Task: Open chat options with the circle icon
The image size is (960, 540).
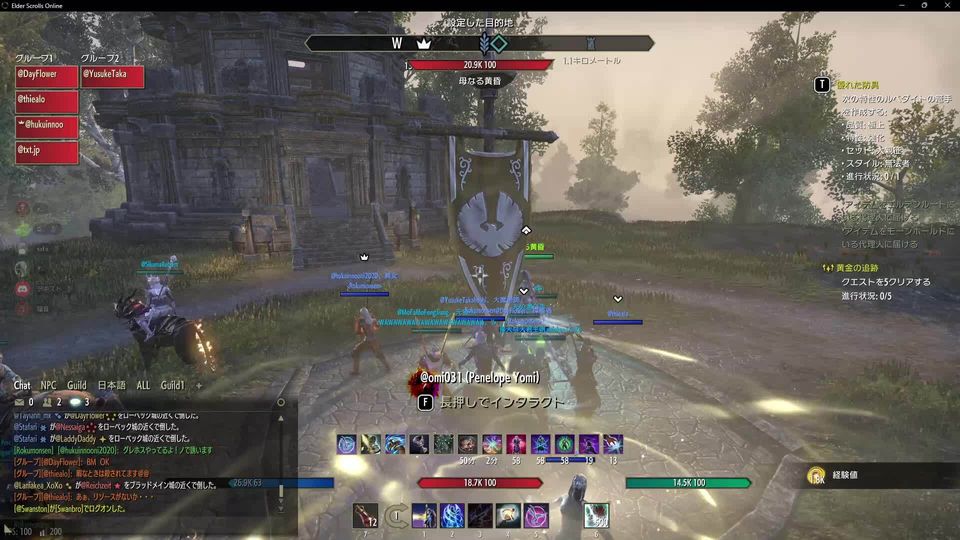Action: coord(281,402)
